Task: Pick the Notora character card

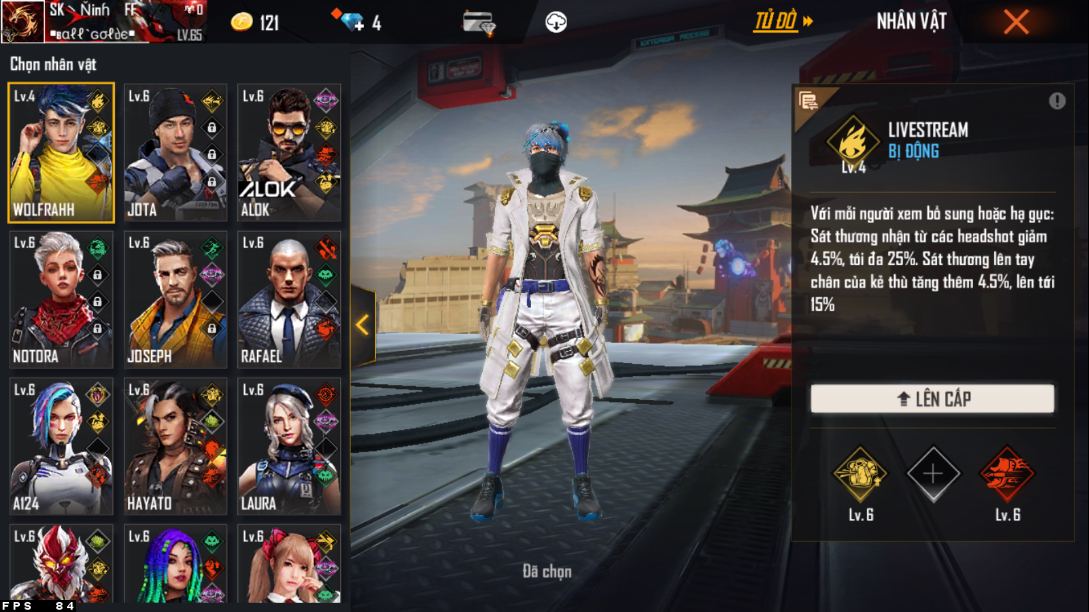Action: pos(61,300)
